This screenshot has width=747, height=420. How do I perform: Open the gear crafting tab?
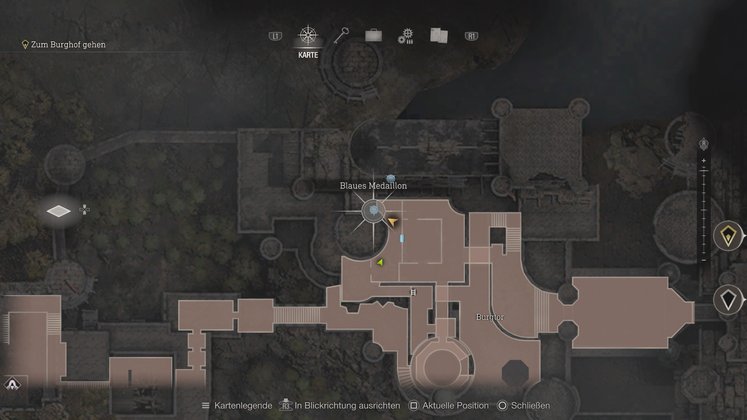(405, 36)
